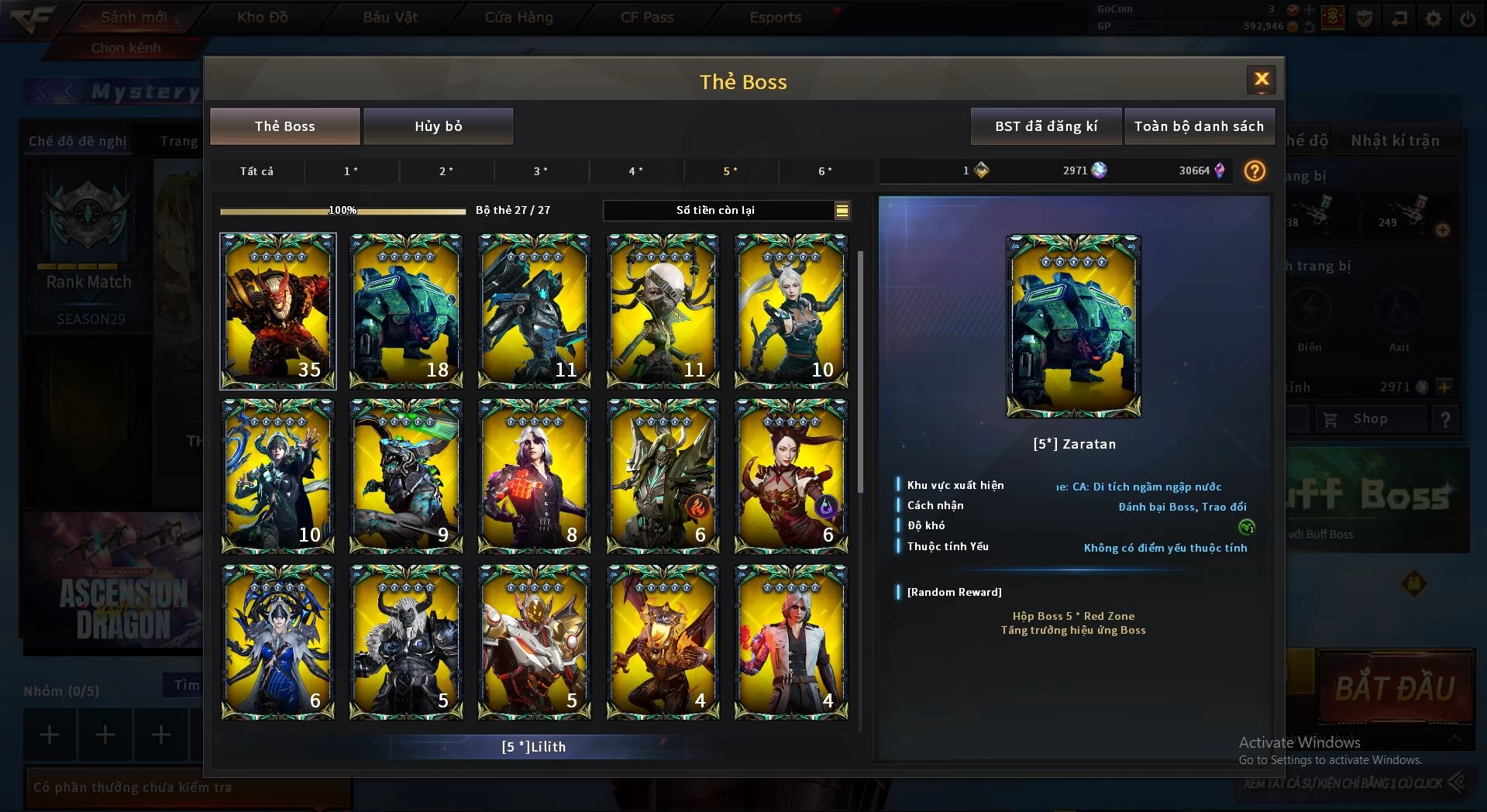Viewport: 1487px width, 812px height.
Task: Open the Hủy bỏ tab
Action: [x=438, y=126]
